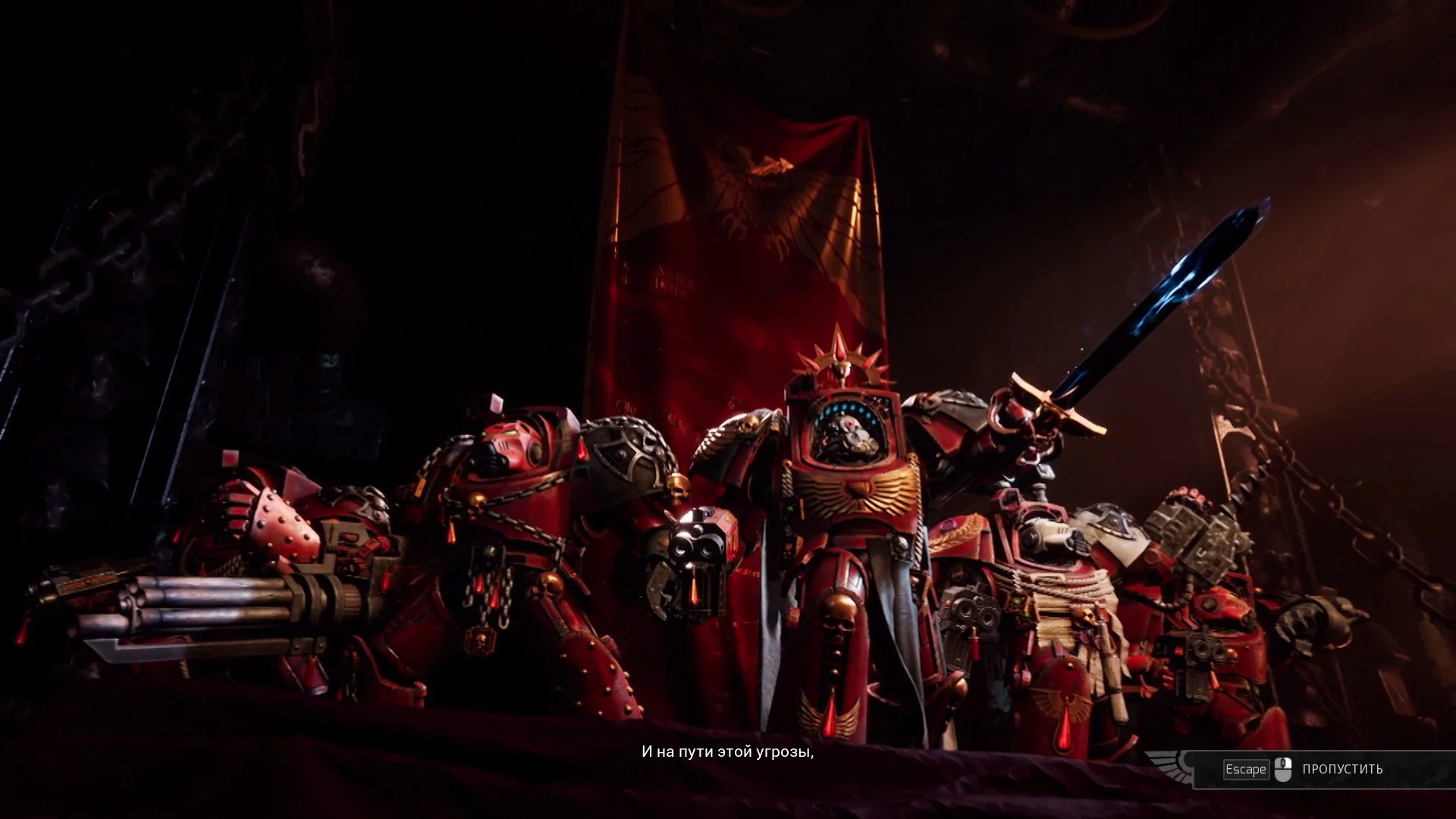Skip the cutscene via ПРОПУСТИТЬ
The width and height of the screenshot is (1456, 819).
click(x=1341, y=769)
